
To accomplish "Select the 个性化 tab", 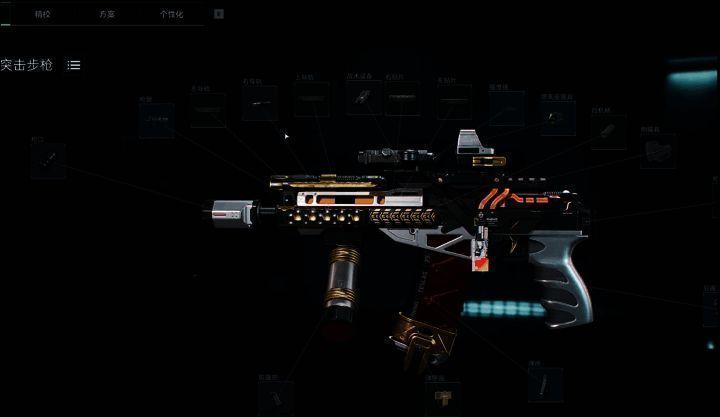I will (172, 15).
